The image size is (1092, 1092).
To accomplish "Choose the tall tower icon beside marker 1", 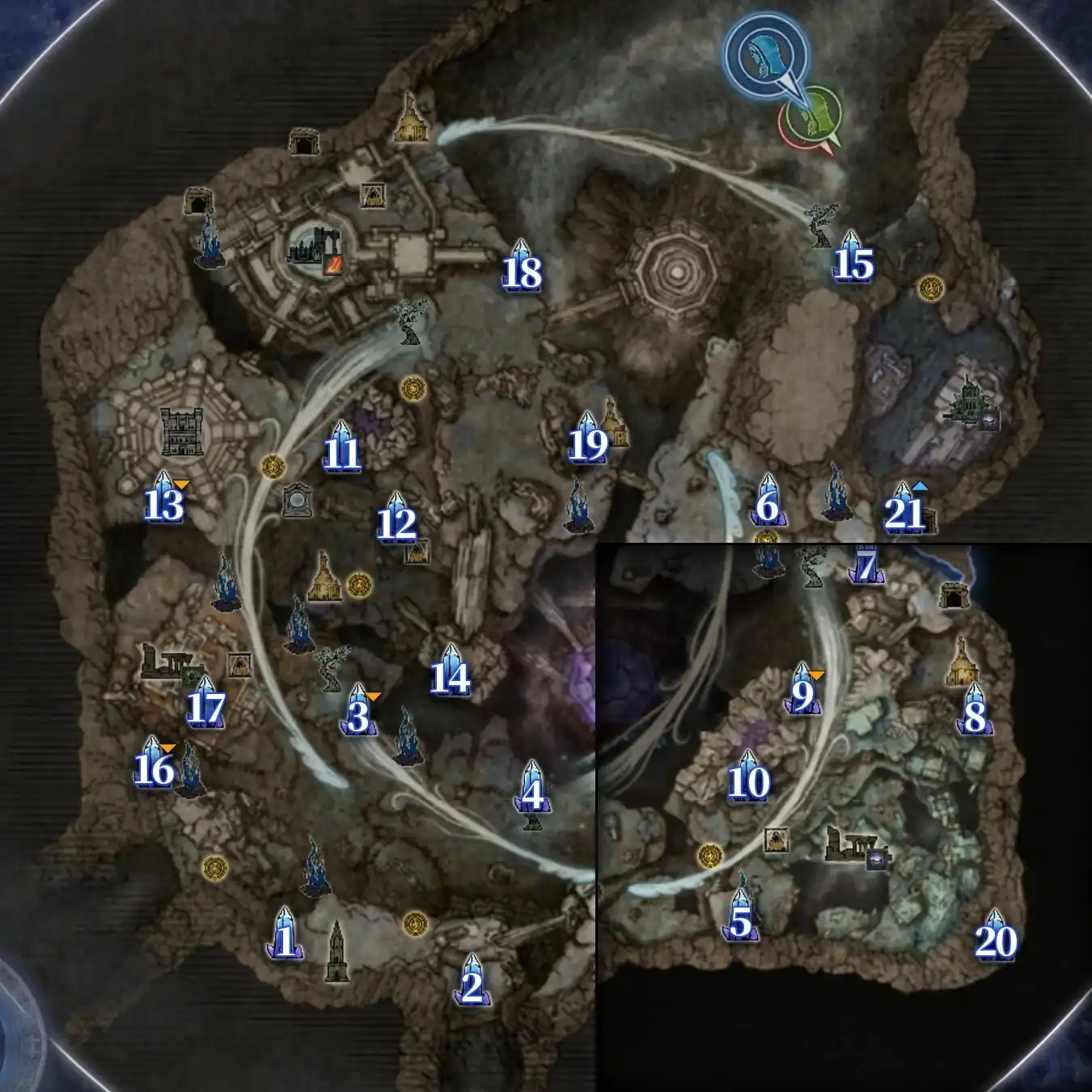I will tap(336, 953).
